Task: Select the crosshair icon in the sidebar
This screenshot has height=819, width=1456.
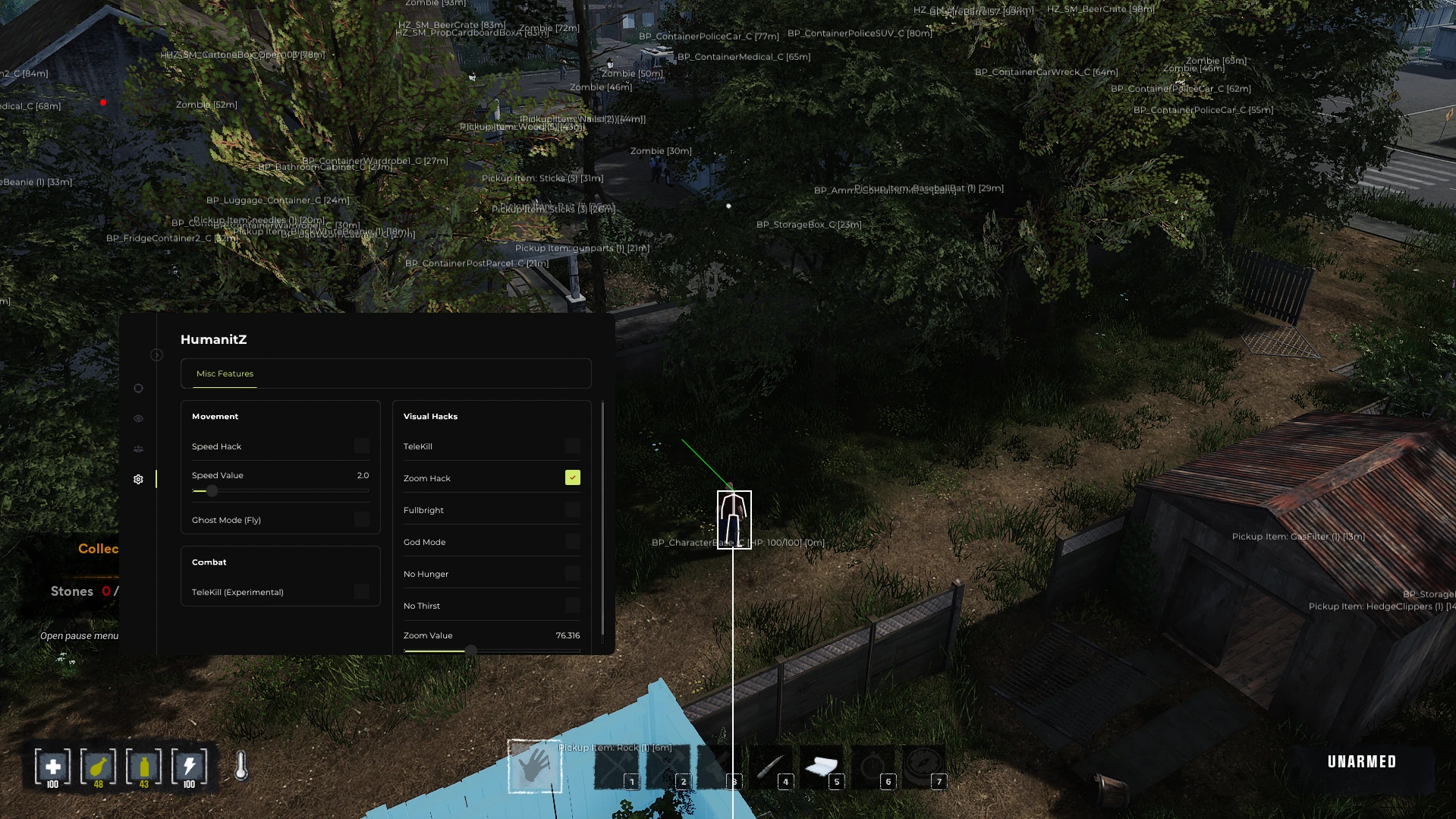Action: coord(138,388)
